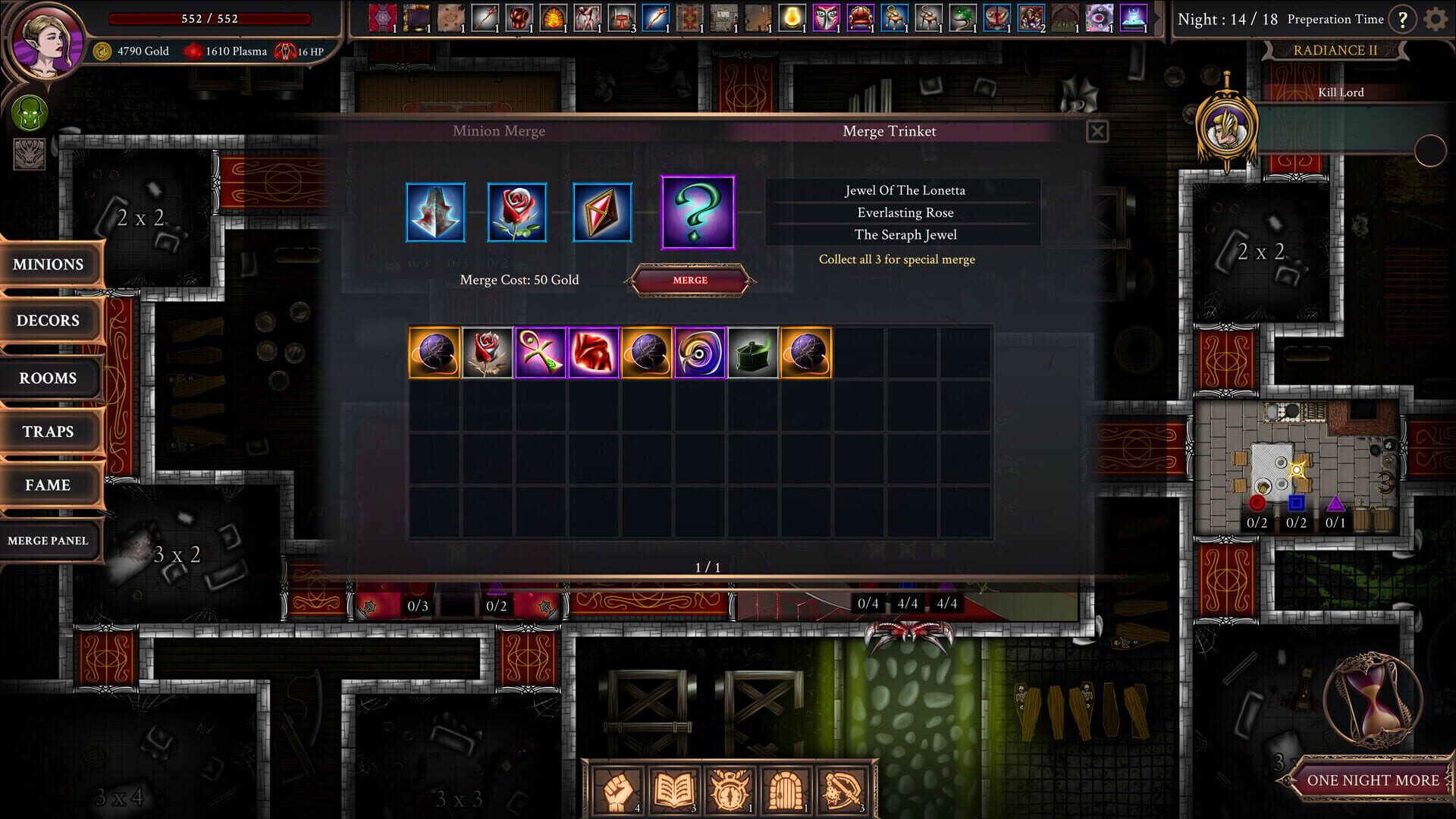The image size is (1456, 819).
Task: Select the mystery question-mark merge slot
Action: coord(698,212)
